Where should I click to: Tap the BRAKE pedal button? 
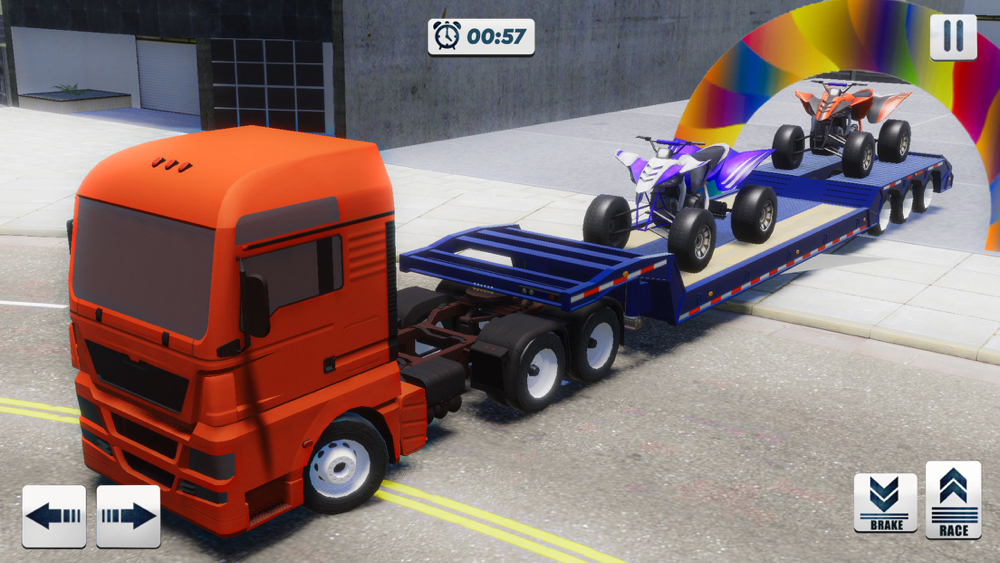885,502
